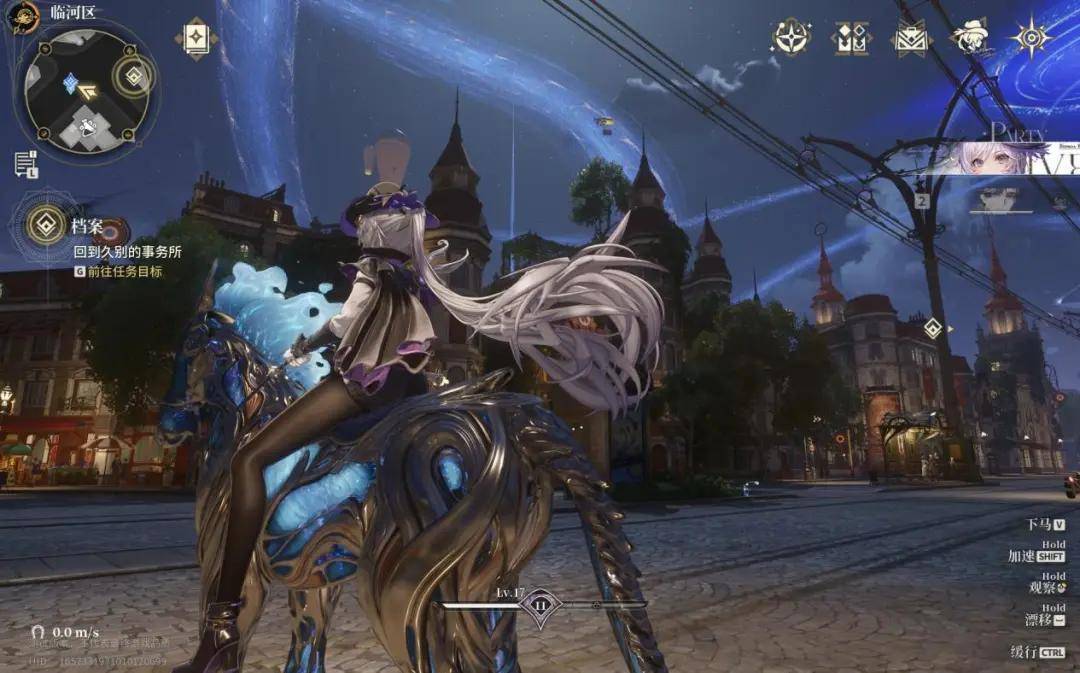
Task: Click the avatar icon beside 临河区
Action: tap(22, 16)
